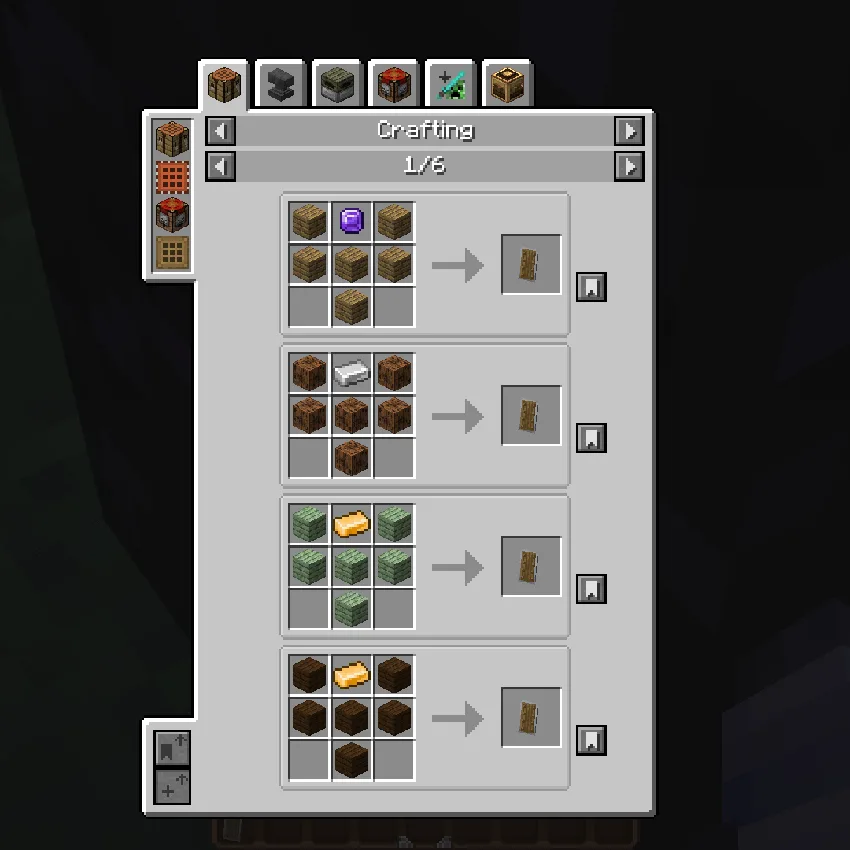Screen dimensions: 850x850
Task: Select the crafting table tab
Action: click(x=224, y=86)
